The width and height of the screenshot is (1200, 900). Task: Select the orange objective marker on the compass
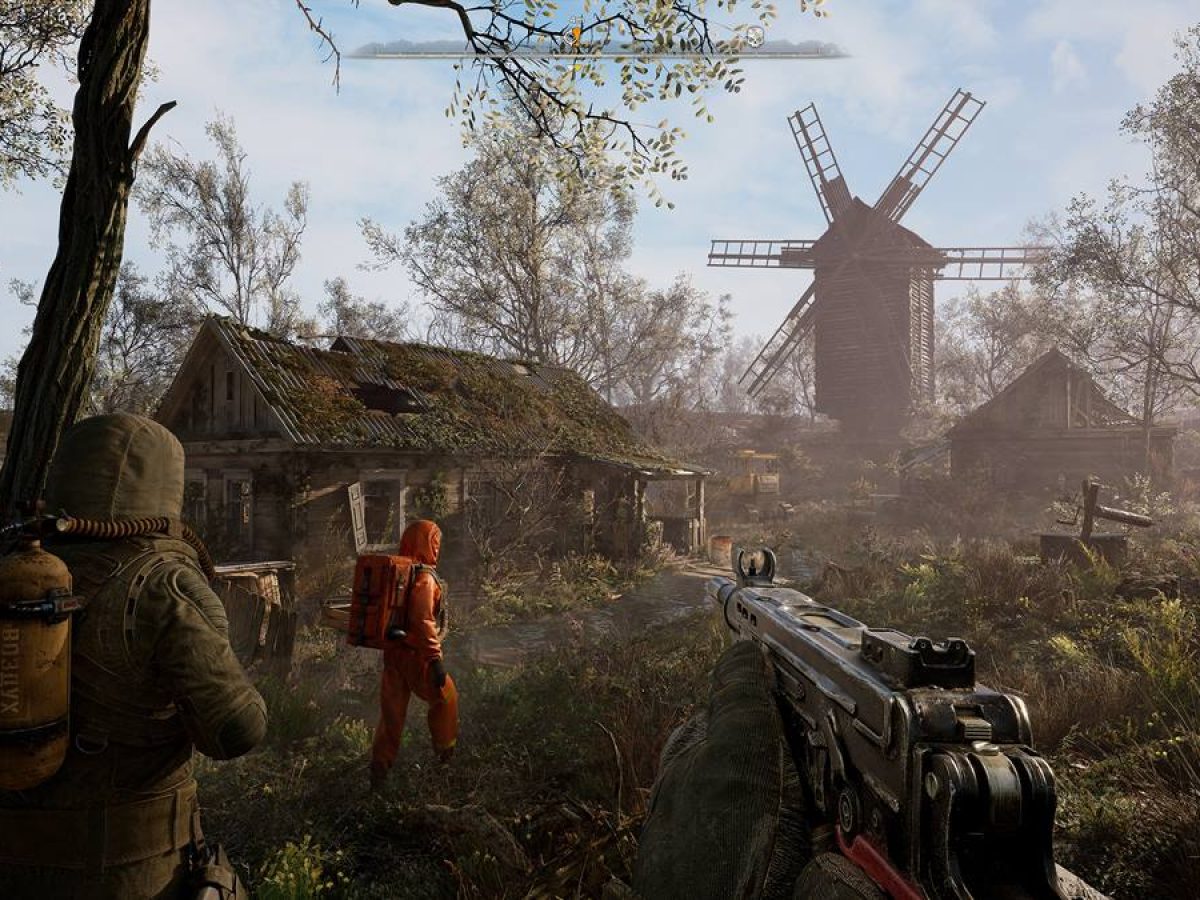click(576, 35)
